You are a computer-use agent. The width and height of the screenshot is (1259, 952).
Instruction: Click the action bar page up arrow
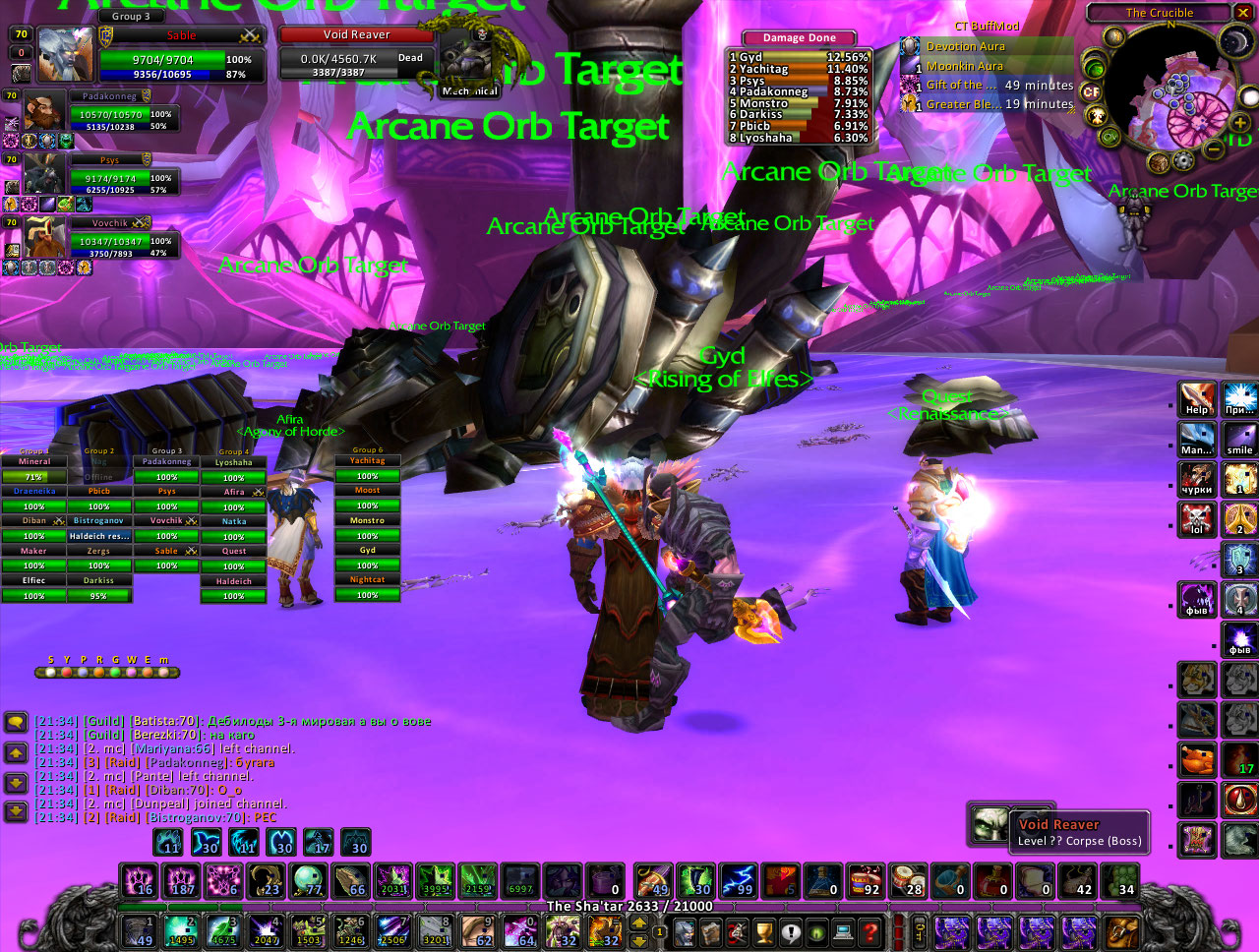638,922
